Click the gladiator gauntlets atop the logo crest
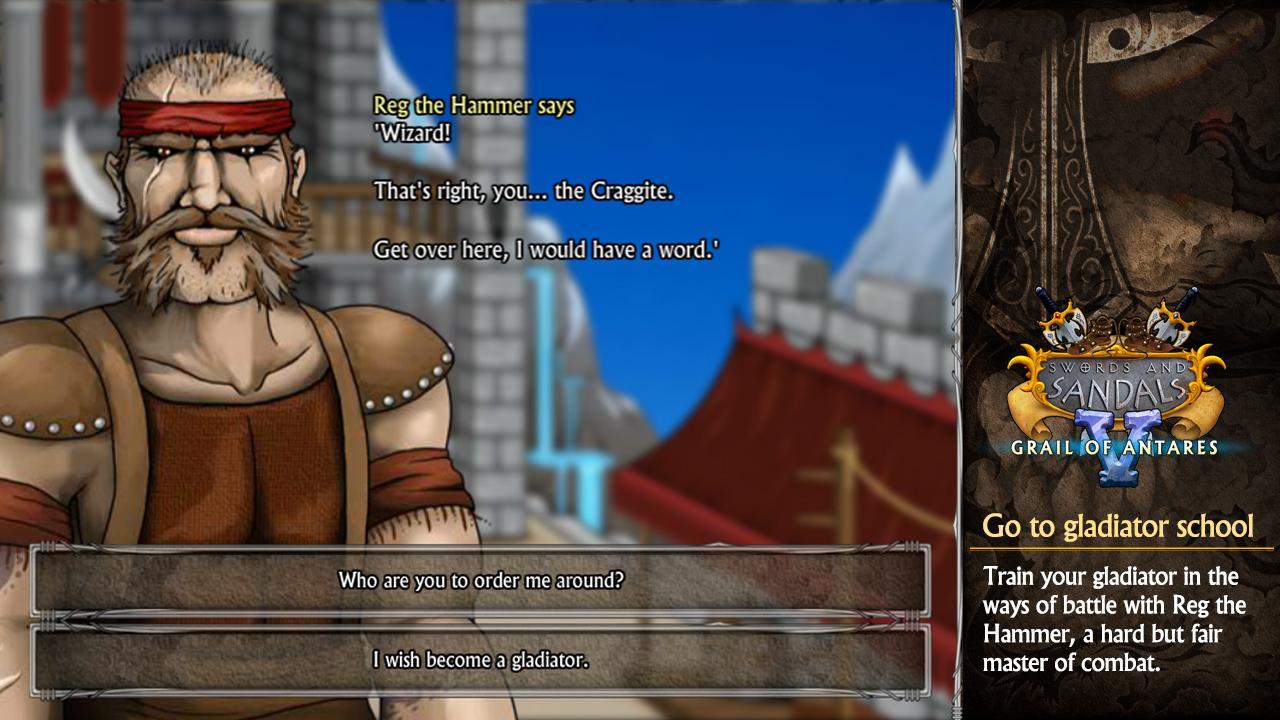1280x720 pixels. point(1120,330)
